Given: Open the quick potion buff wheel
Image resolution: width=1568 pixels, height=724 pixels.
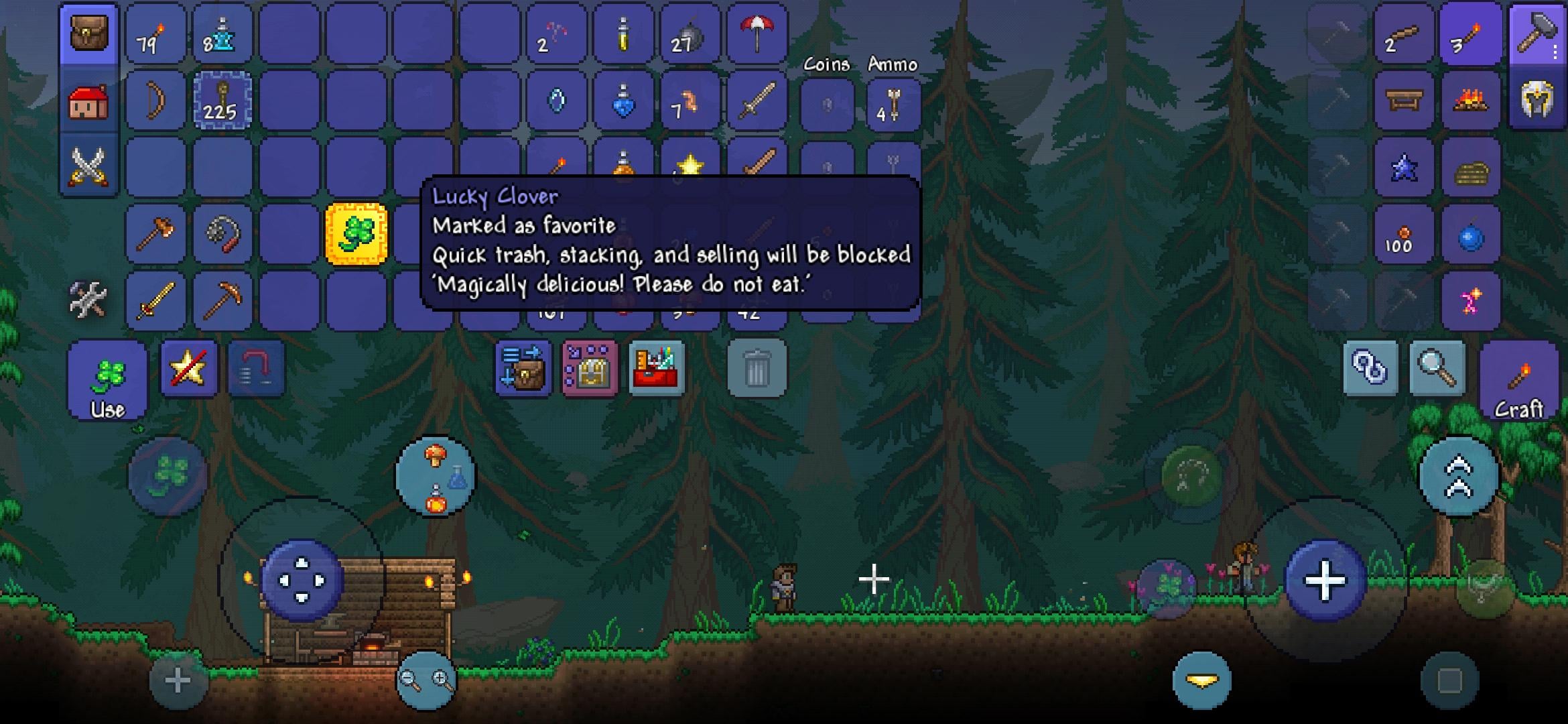Looking at the screenshot, I should [436, 477].
